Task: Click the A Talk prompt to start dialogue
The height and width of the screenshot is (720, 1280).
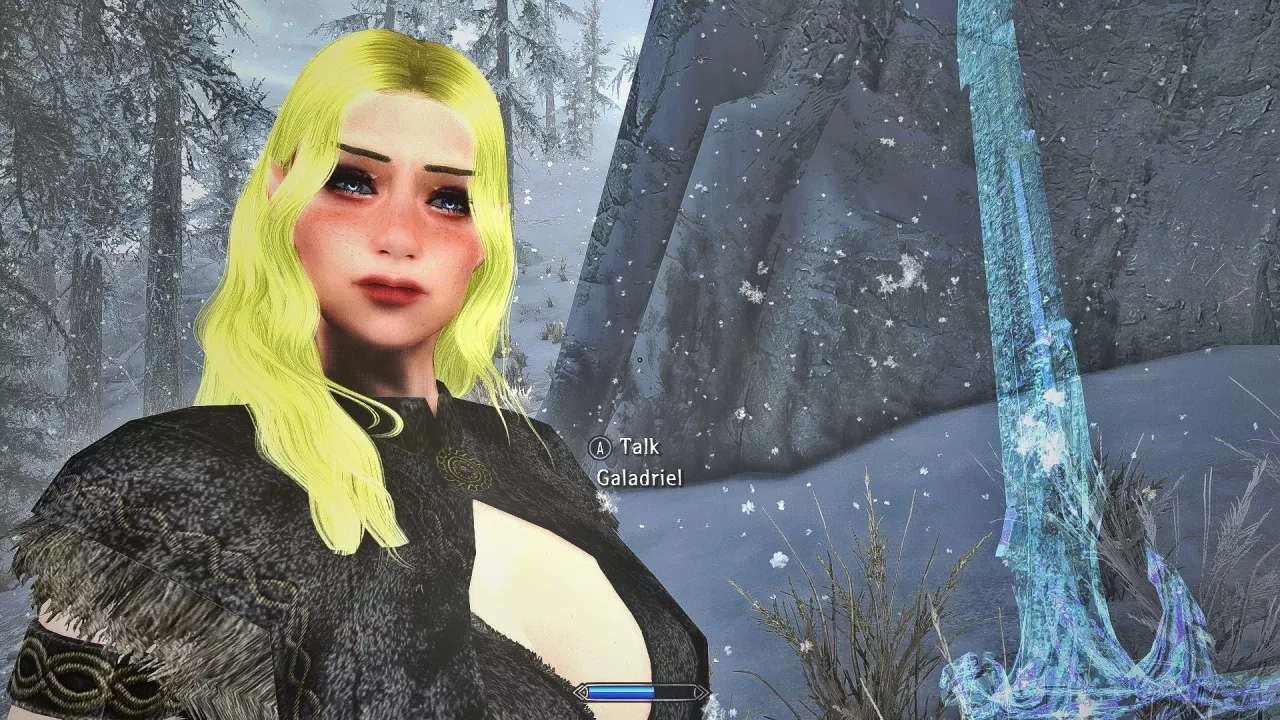Action: point(618,447)
